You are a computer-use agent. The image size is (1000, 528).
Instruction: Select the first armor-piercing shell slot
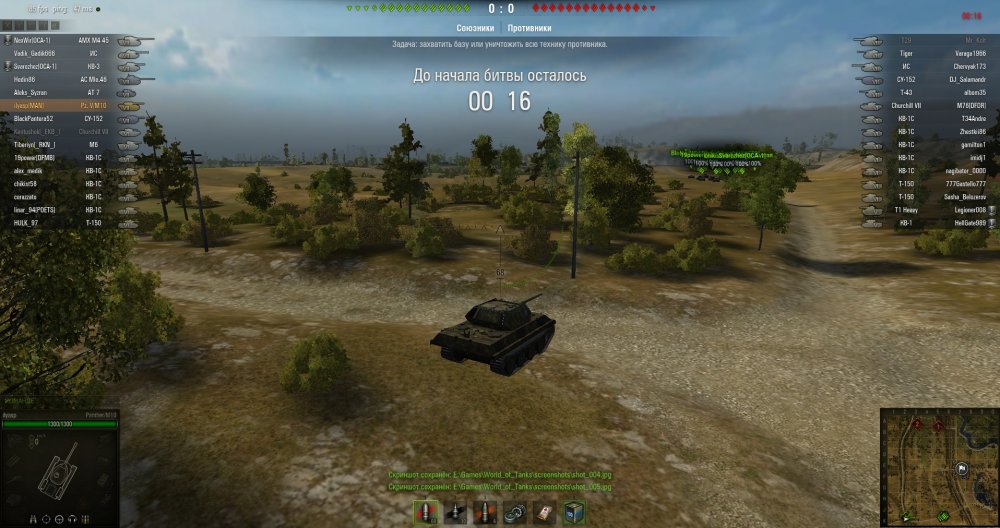pyautogui.click(x=427, y=512)
